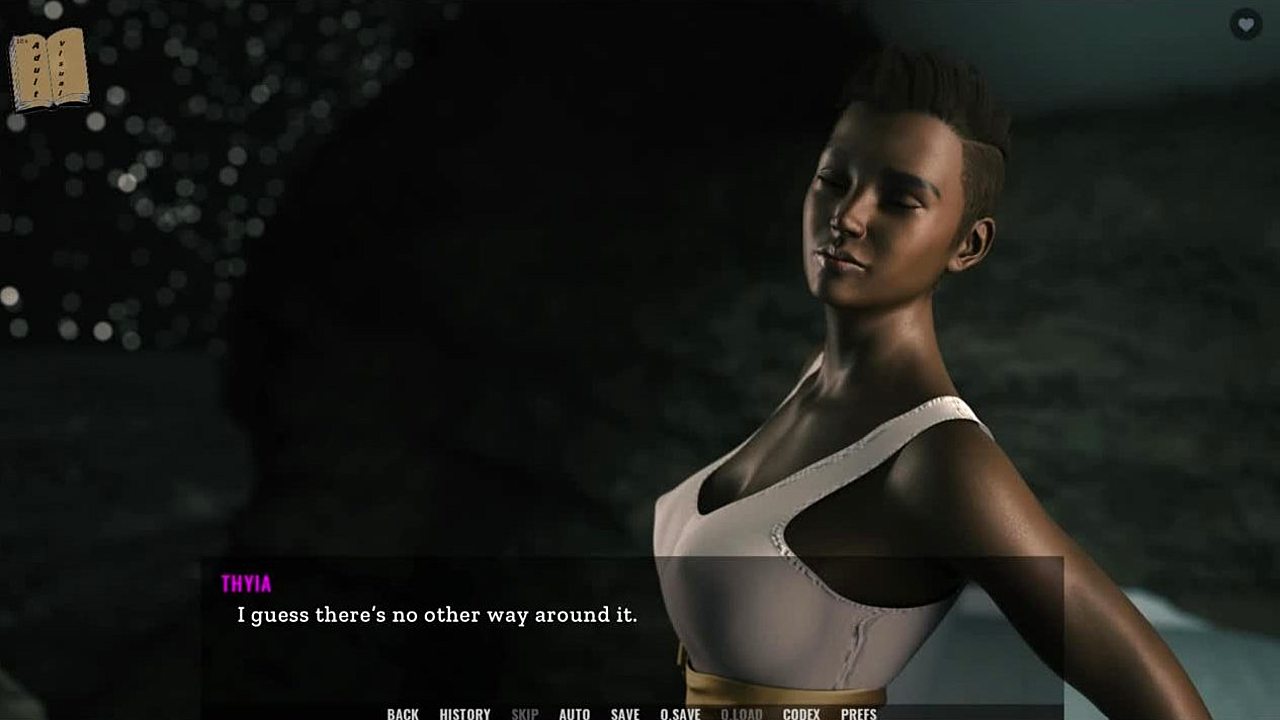
Task: Select the greyed-out Skip button
Action: click(525, 713)
